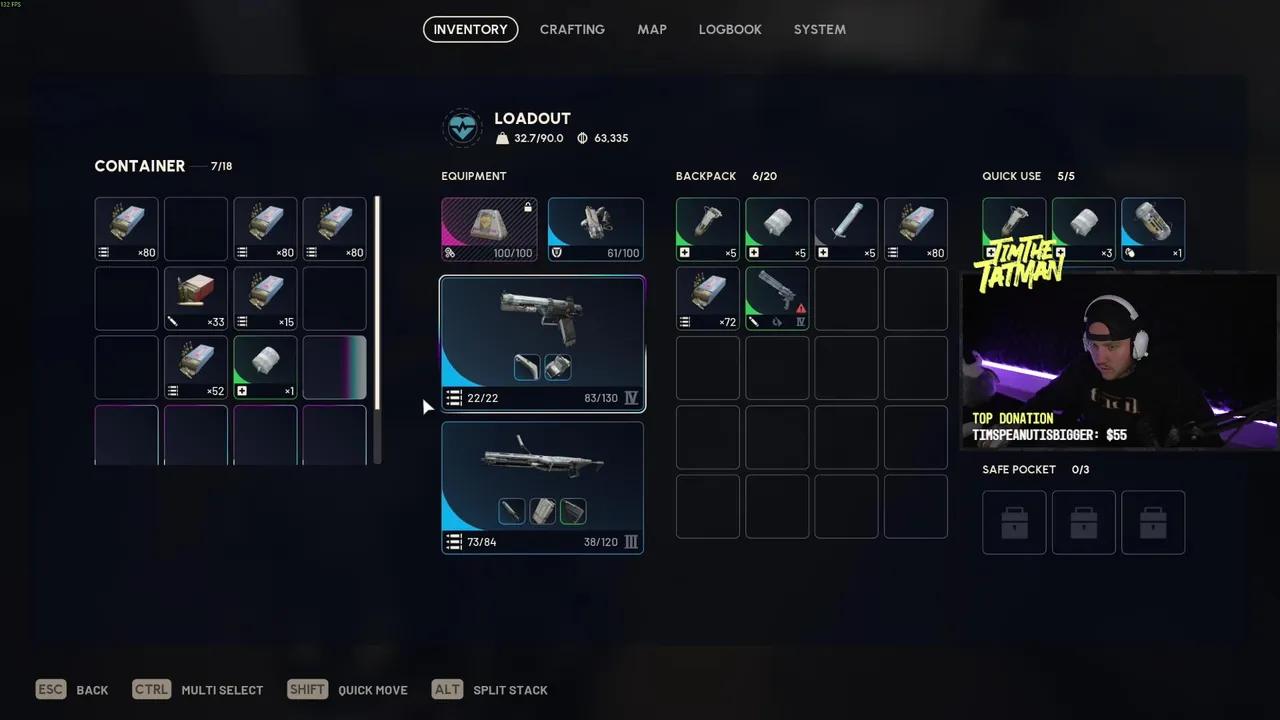The image size is (1280, 720).
Task: Select the container ammo stack of 15
Action: coord(265,298)
